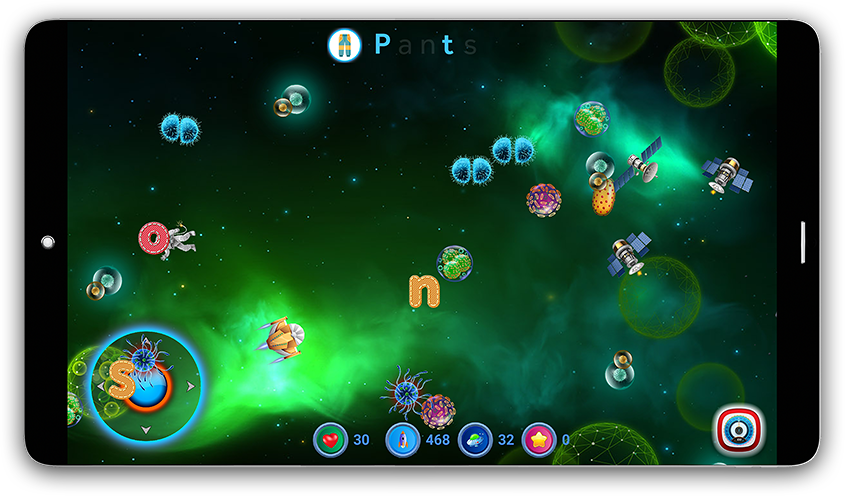Tap the UFO counter icon

coord(475,440)
